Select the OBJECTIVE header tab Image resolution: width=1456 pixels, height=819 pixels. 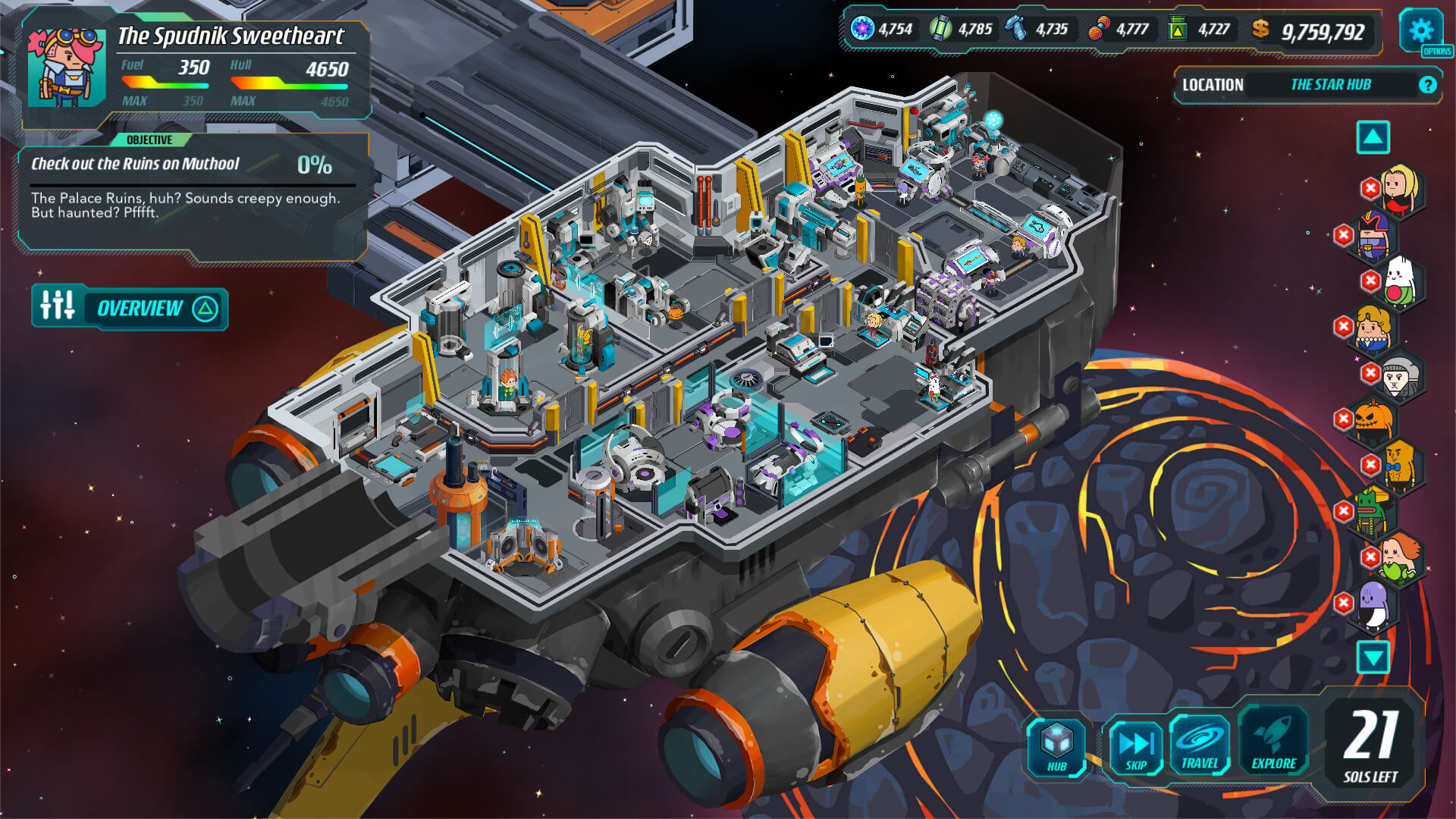pos(150,140)
